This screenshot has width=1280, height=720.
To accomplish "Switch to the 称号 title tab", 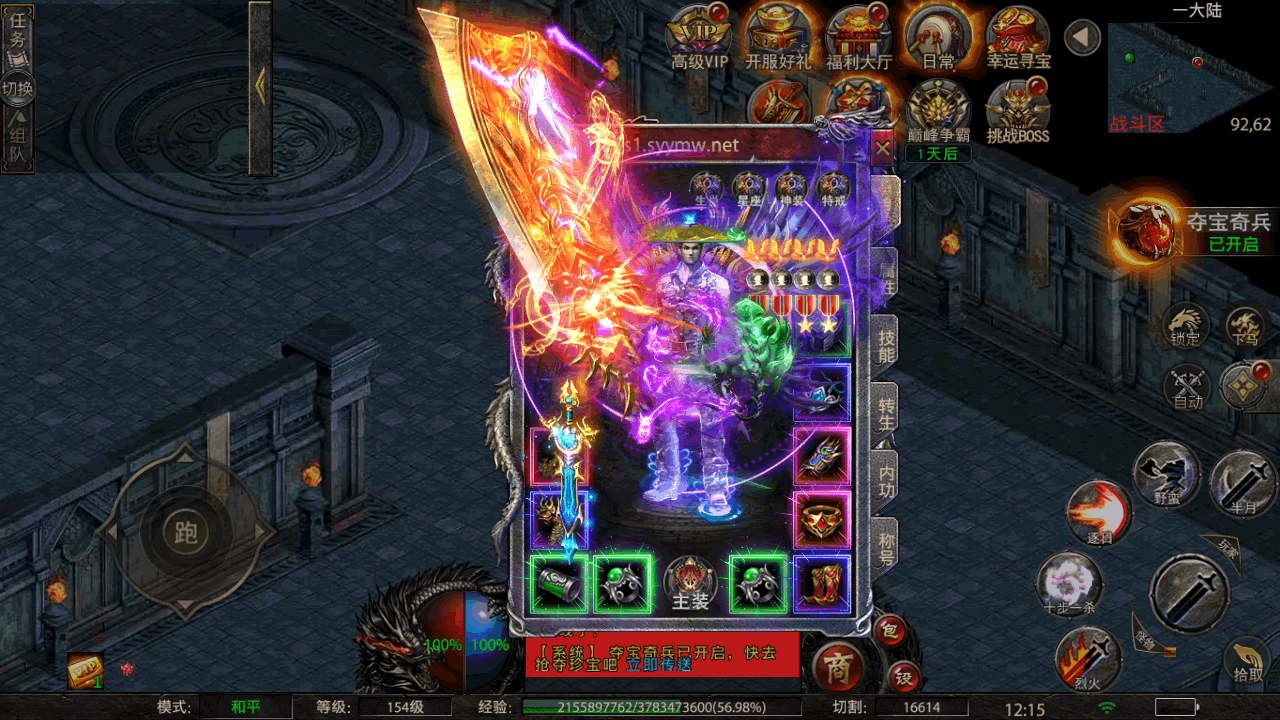I will [x=886, y=546].
